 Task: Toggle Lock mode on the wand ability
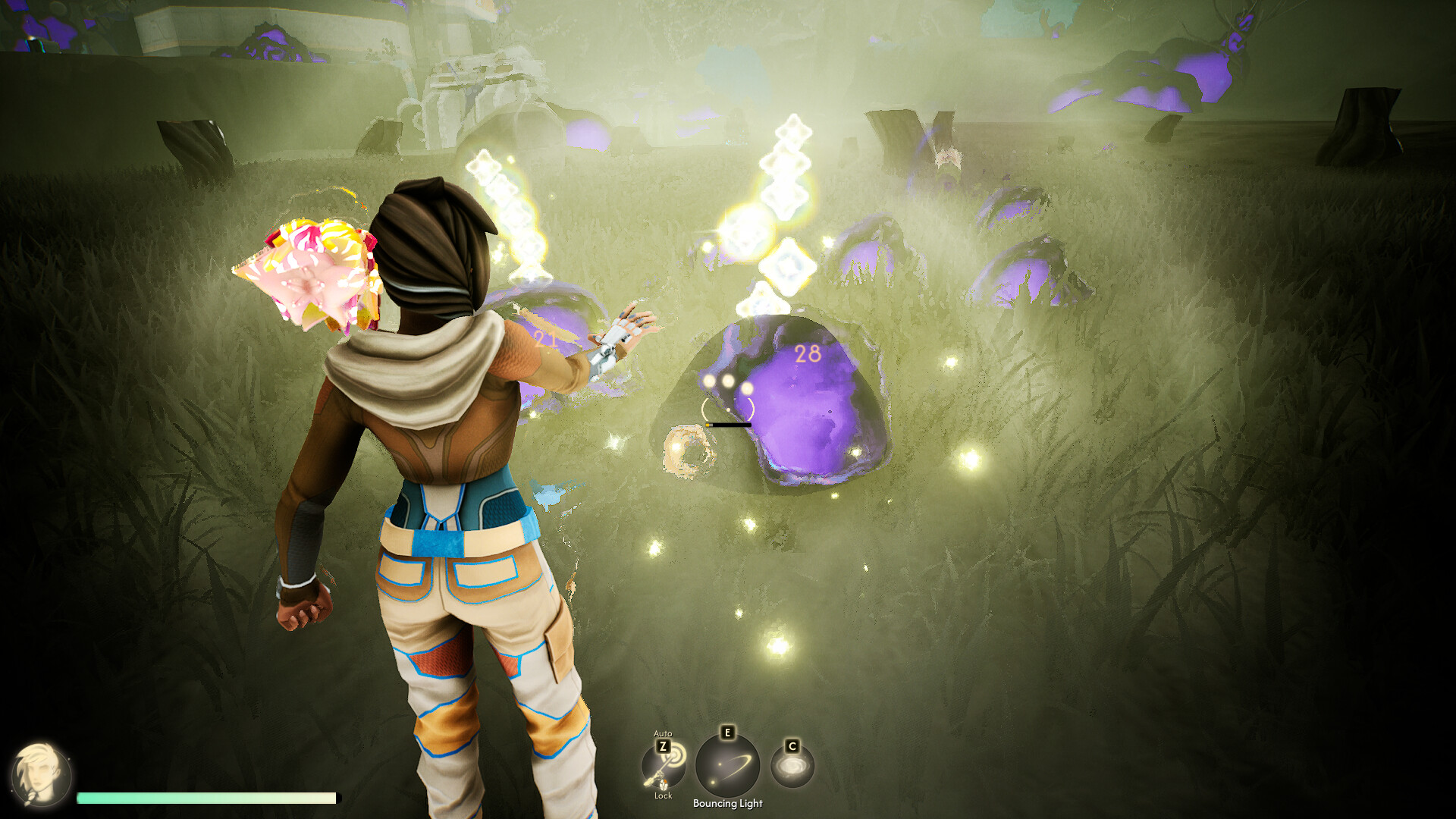(x=664, y=796)
